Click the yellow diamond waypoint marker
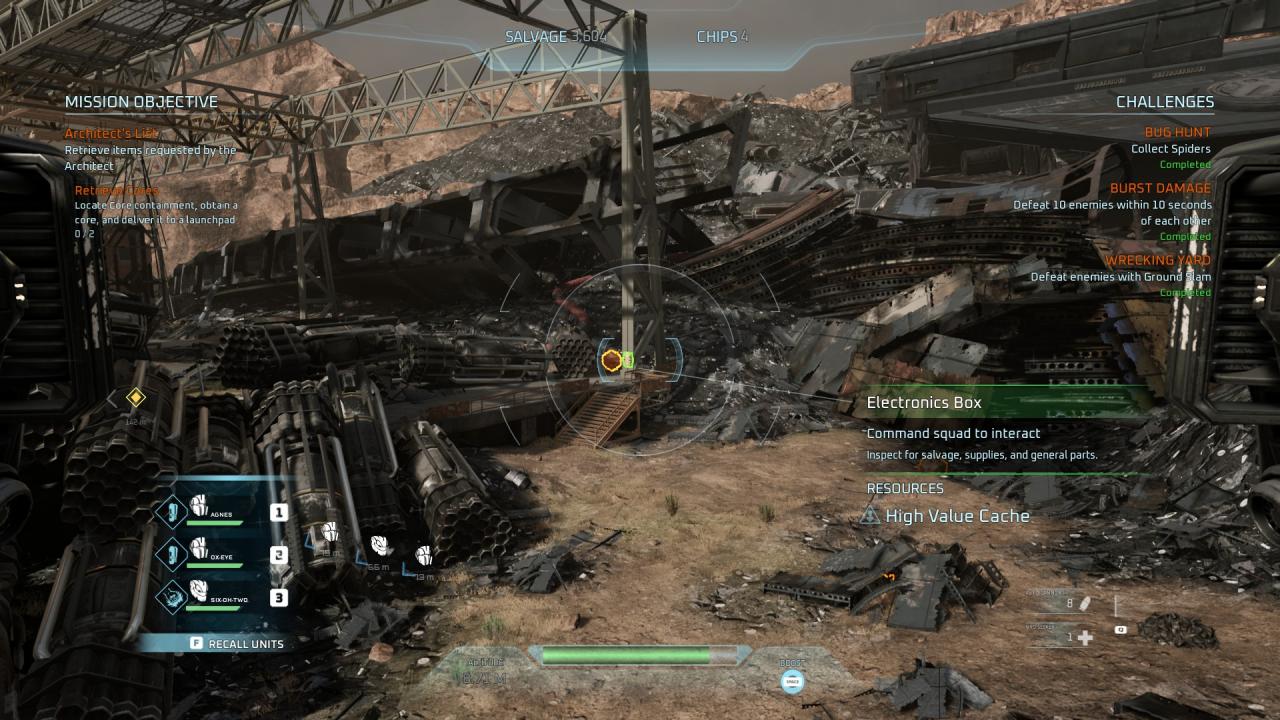The image size is (1280, 720). pos(136,398)
